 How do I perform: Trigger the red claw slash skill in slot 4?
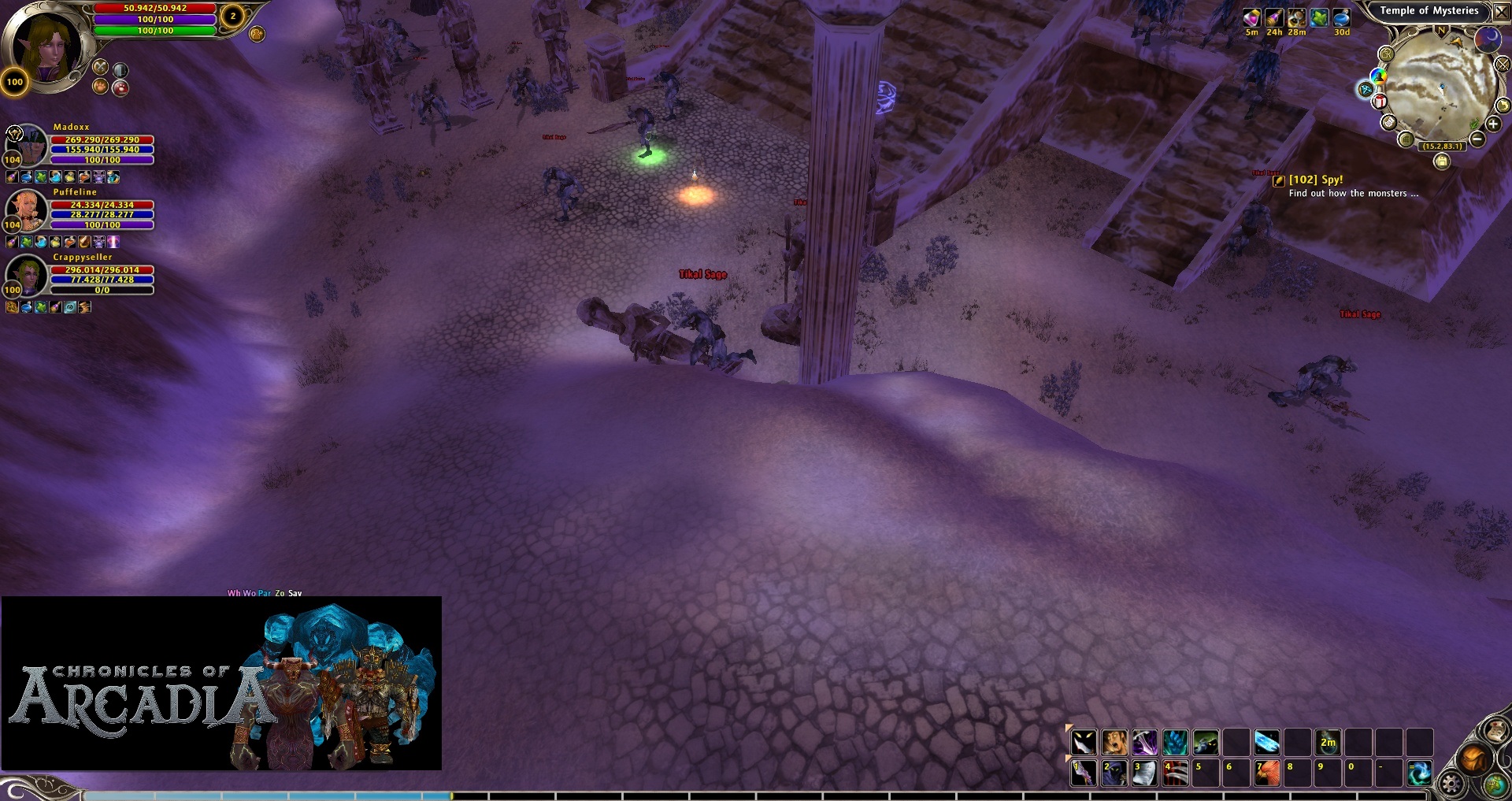(1175, 773)
